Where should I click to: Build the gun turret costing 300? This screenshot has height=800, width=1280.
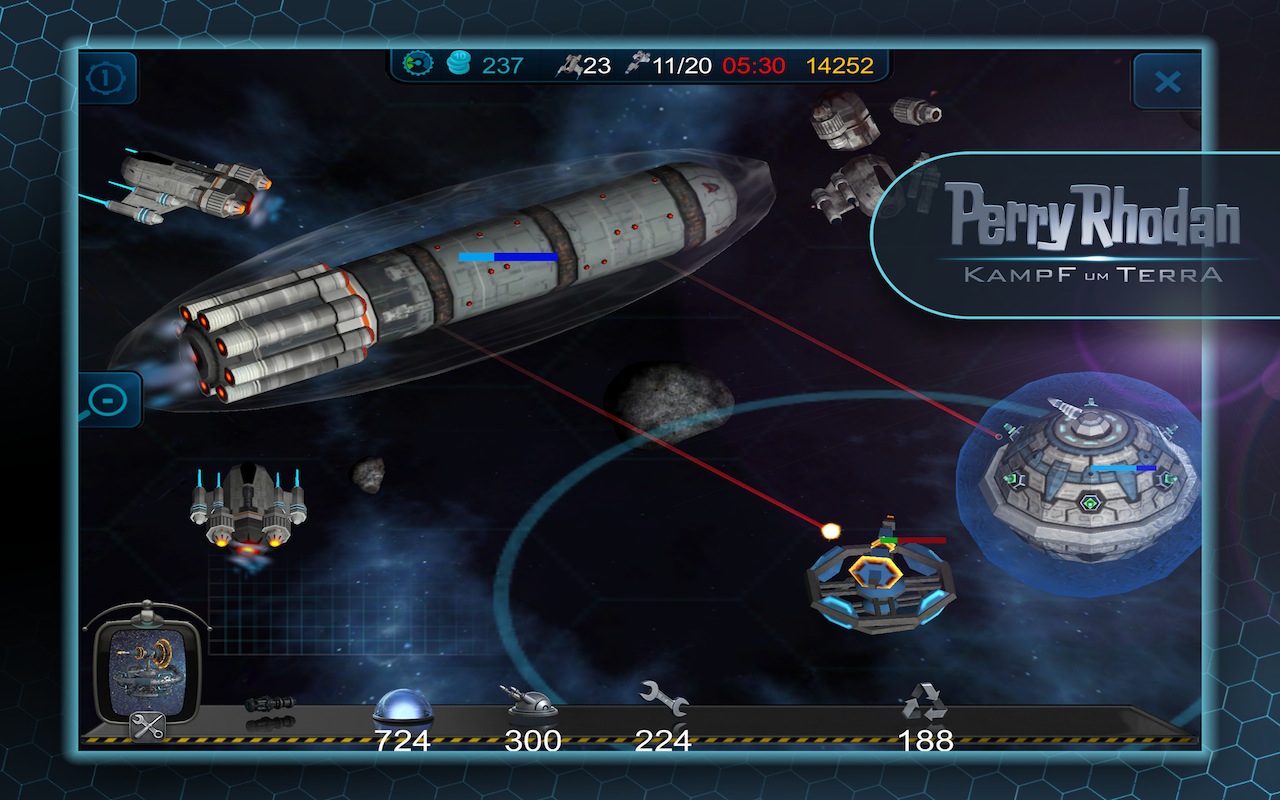[x=532, y=705]
